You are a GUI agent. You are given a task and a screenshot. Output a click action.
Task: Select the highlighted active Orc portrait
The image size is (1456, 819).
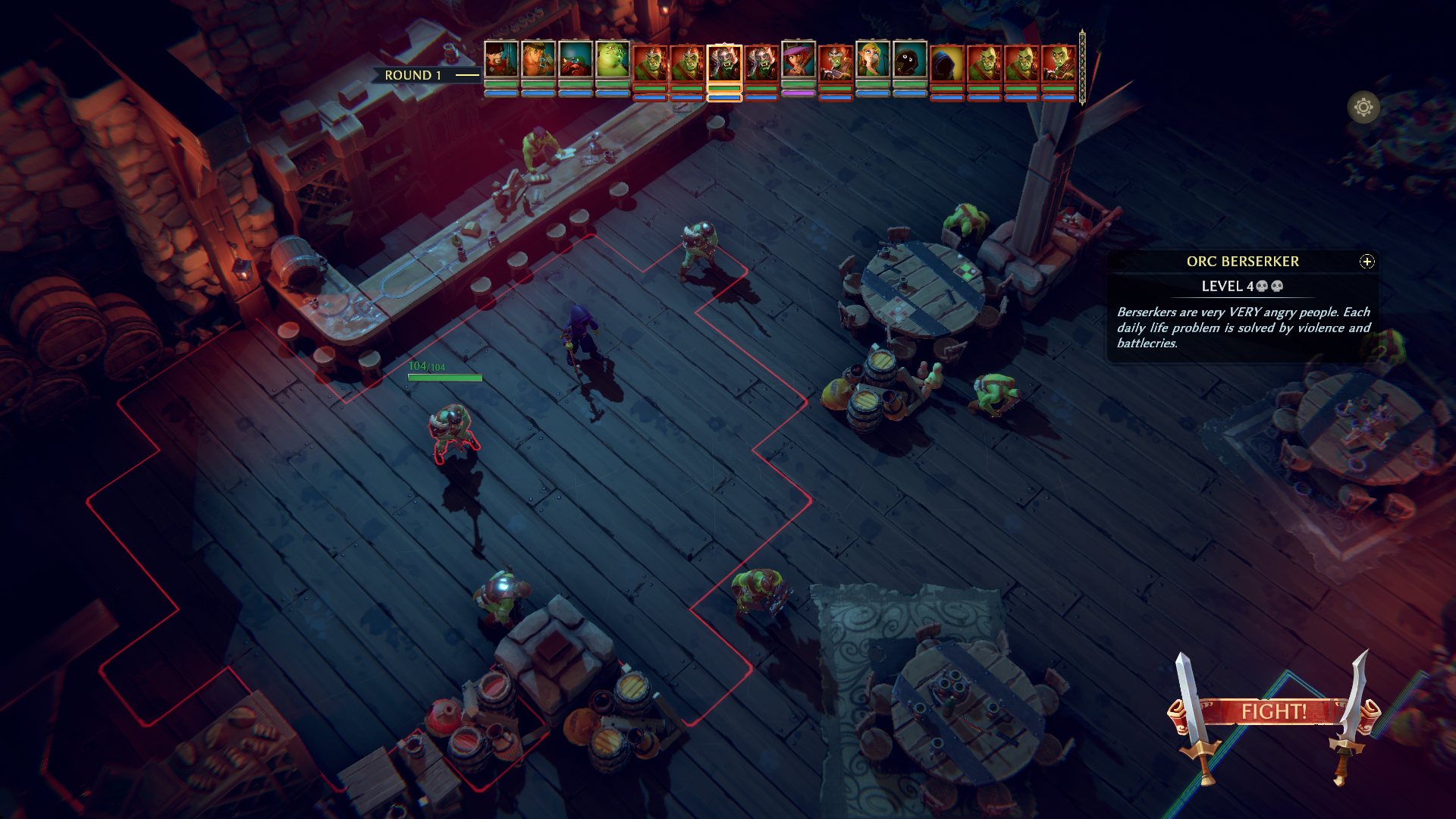coord(724,68)
